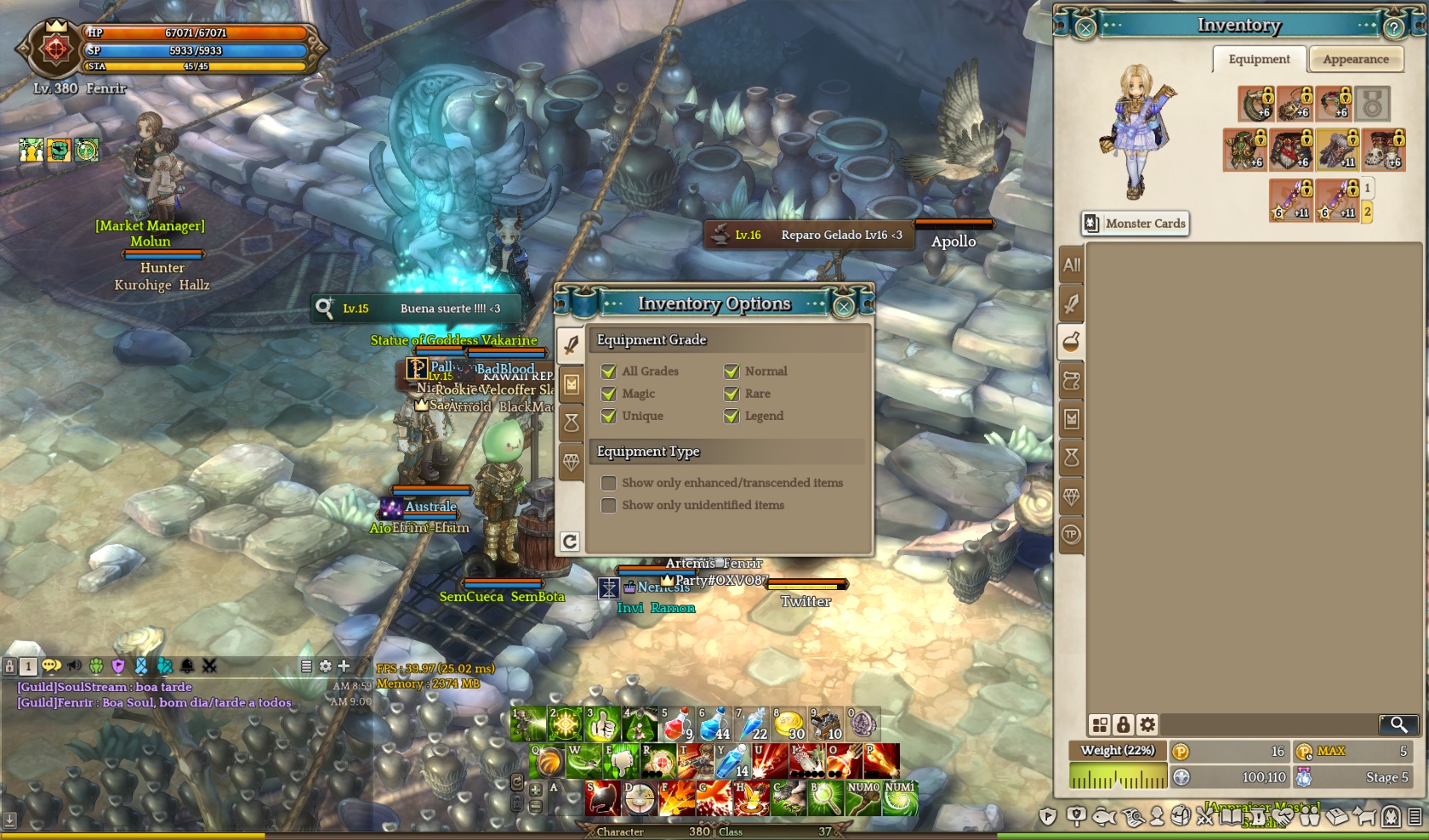Toggle the Legend grade checkbox
Screen dimensions: 1429x840
pos(732,416)
